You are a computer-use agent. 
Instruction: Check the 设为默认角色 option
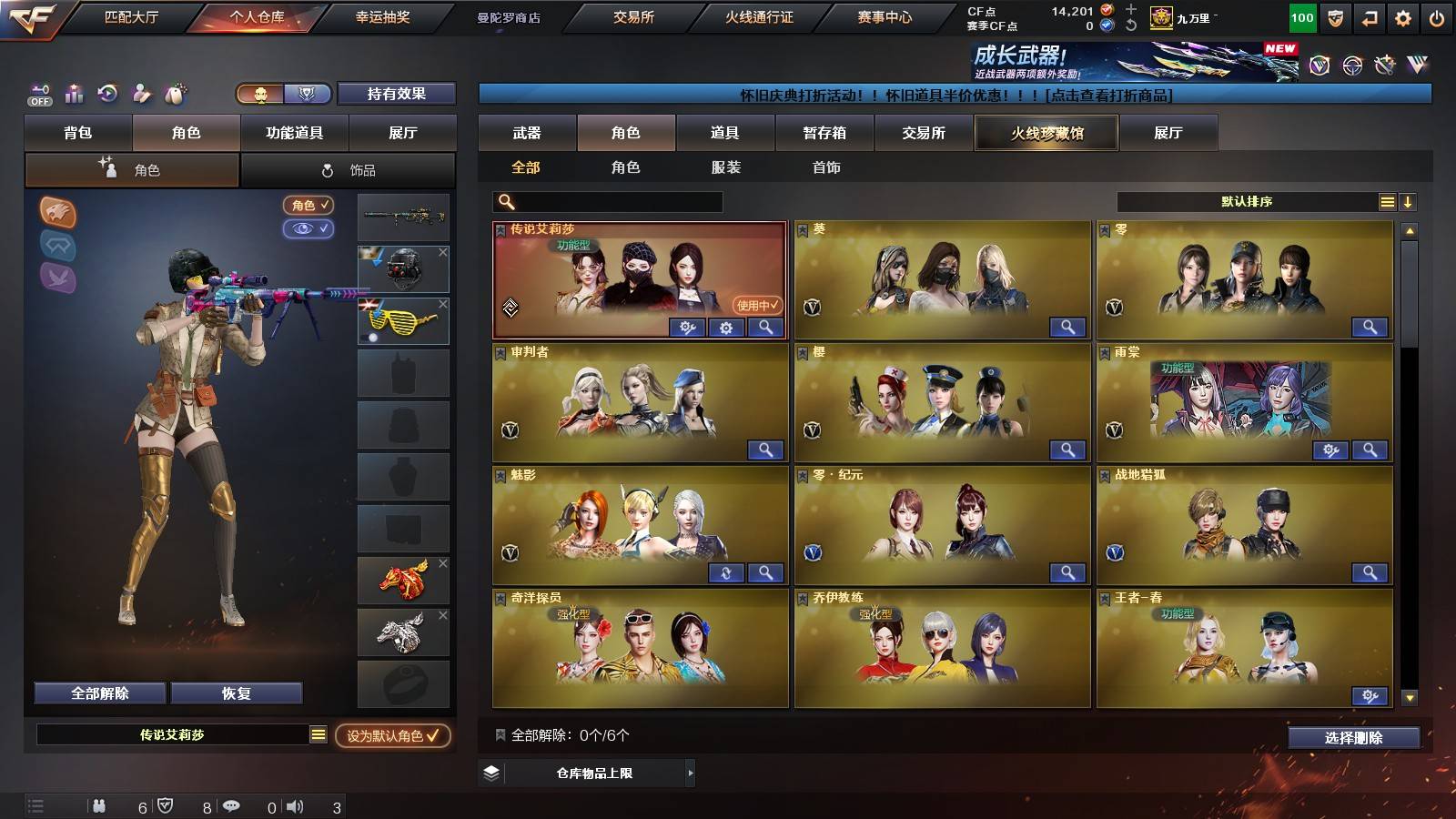point(395,735)
